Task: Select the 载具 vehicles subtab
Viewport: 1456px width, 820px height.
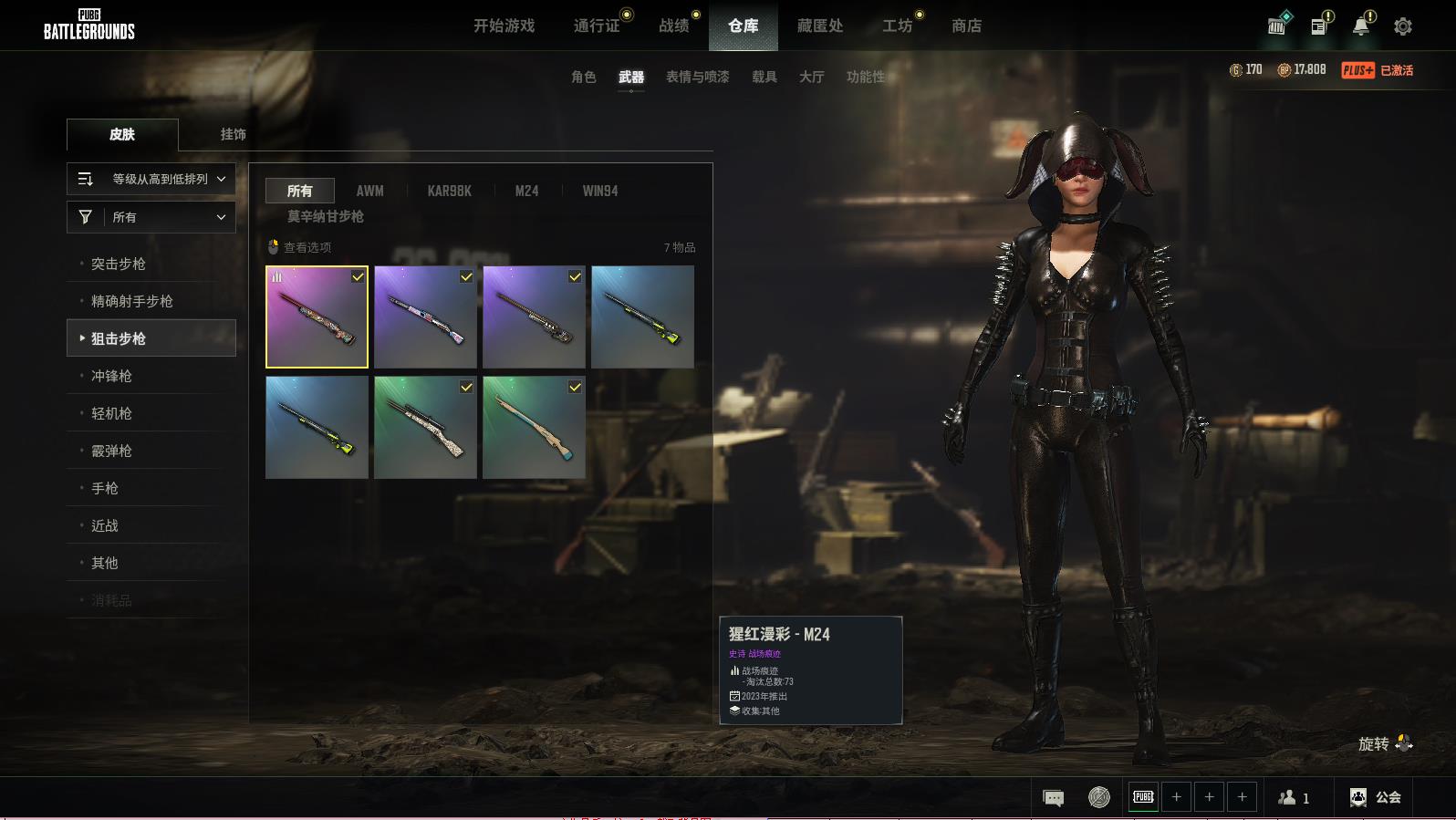Action: click(x=764, y=77)
